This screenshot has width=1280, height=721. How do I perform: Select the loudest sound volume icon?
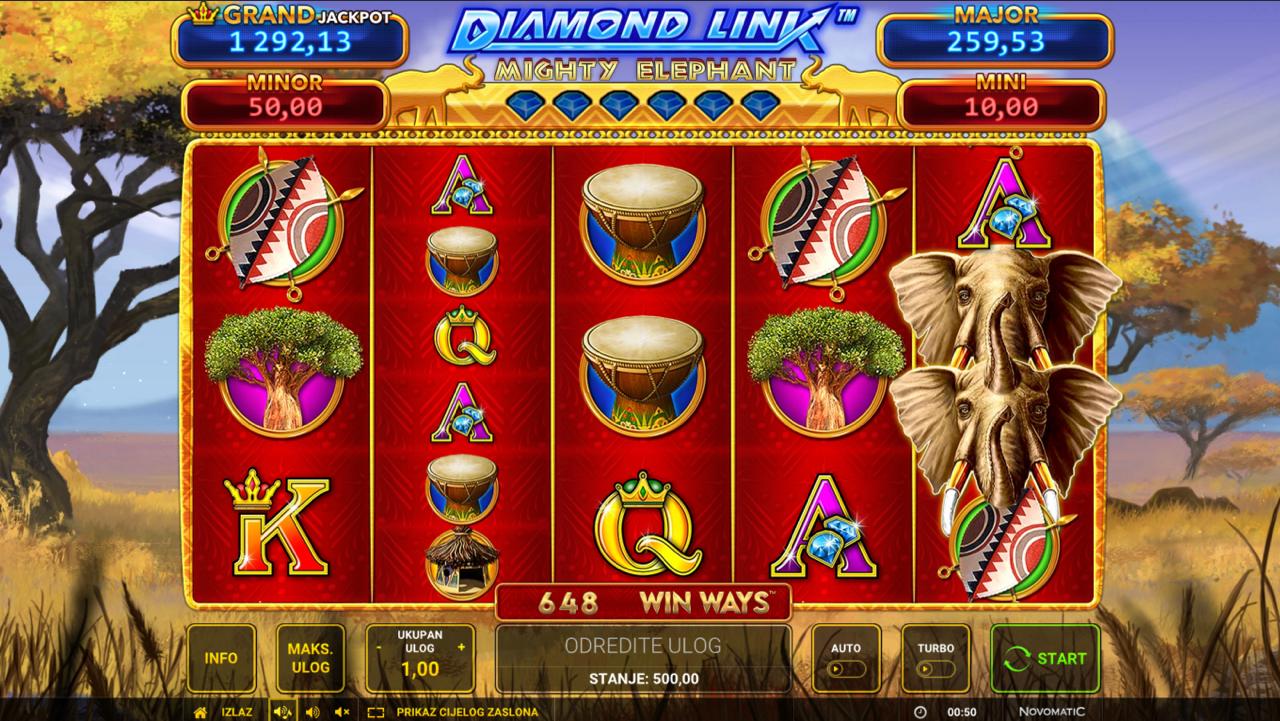(282, 712)
